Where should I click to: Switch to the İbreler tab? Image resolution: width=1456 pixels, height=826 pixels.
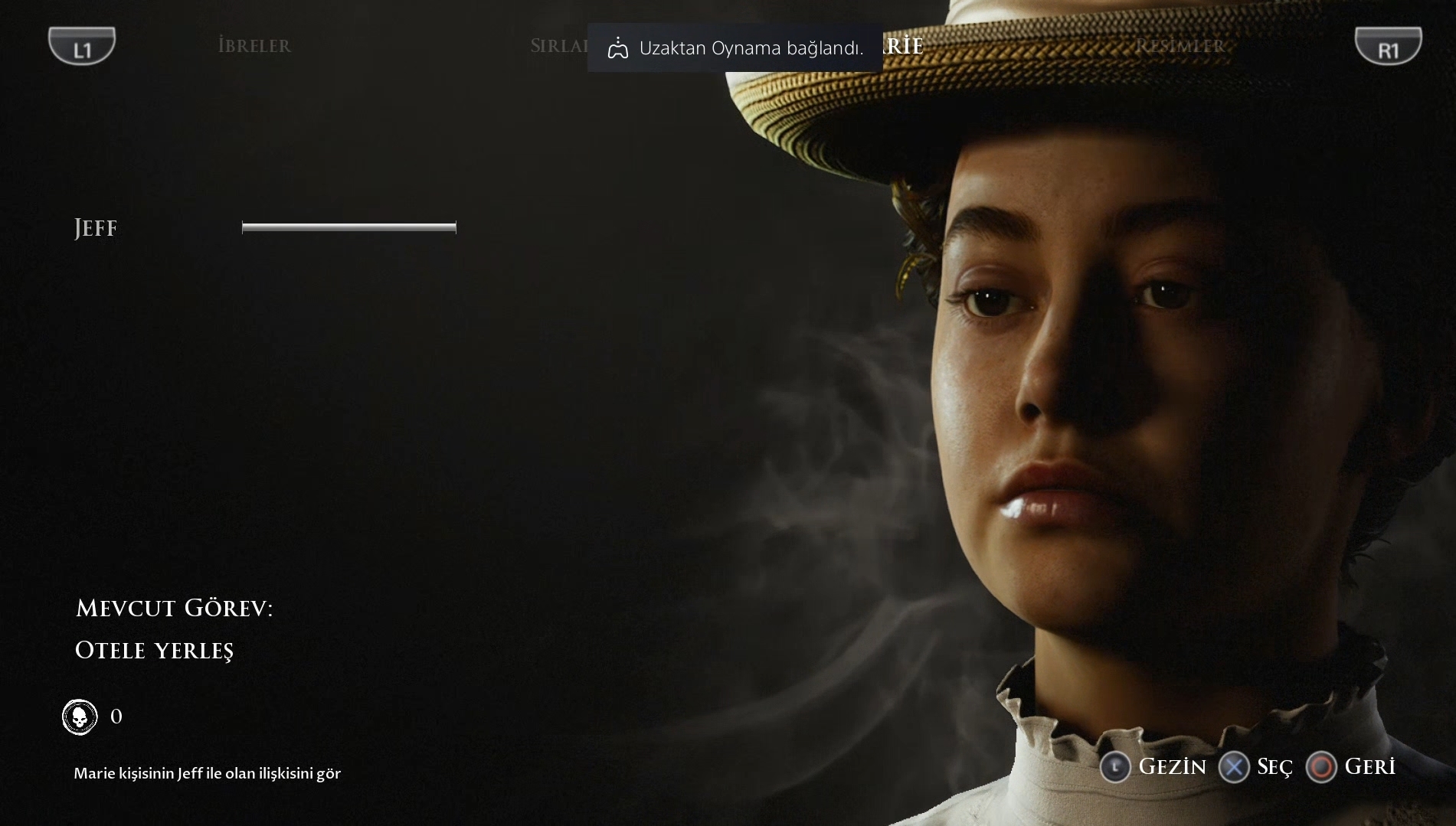[x=254, y=46]
